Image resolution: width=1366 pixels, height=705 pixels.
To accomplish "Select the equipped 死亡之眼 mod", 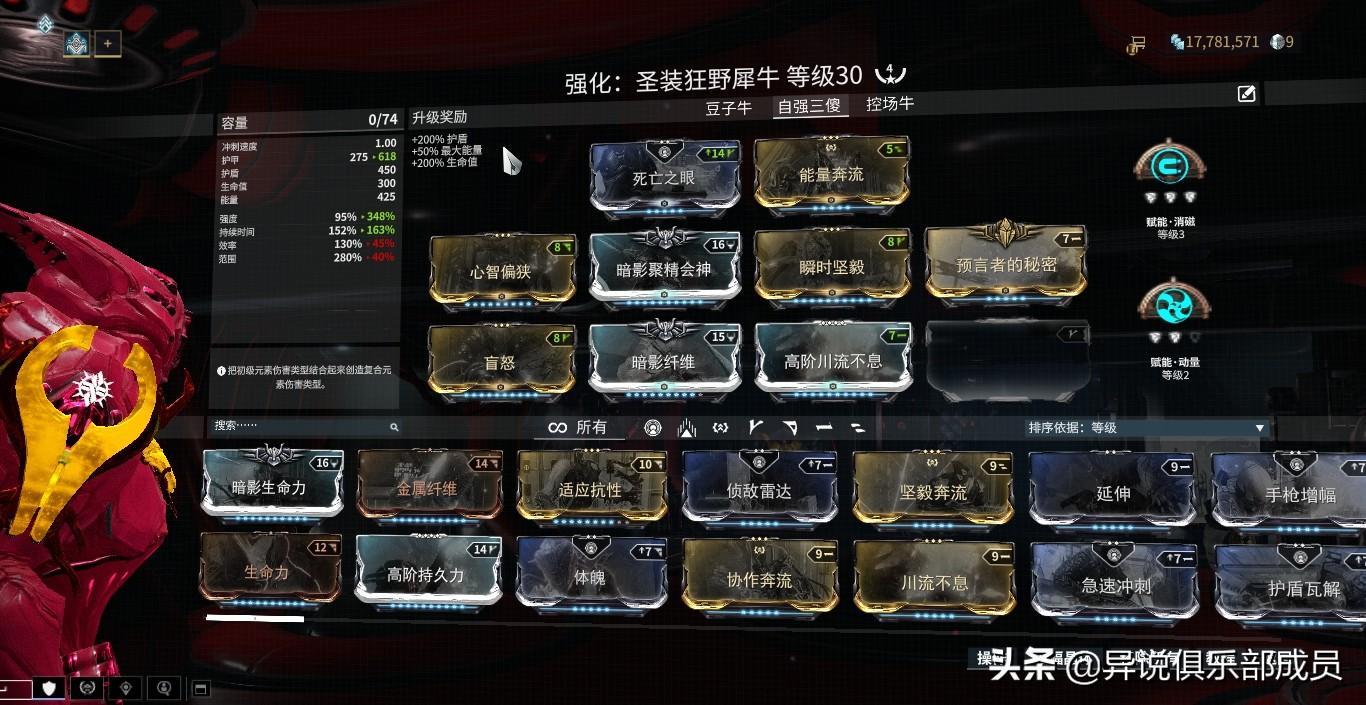I will coord(664,178).
